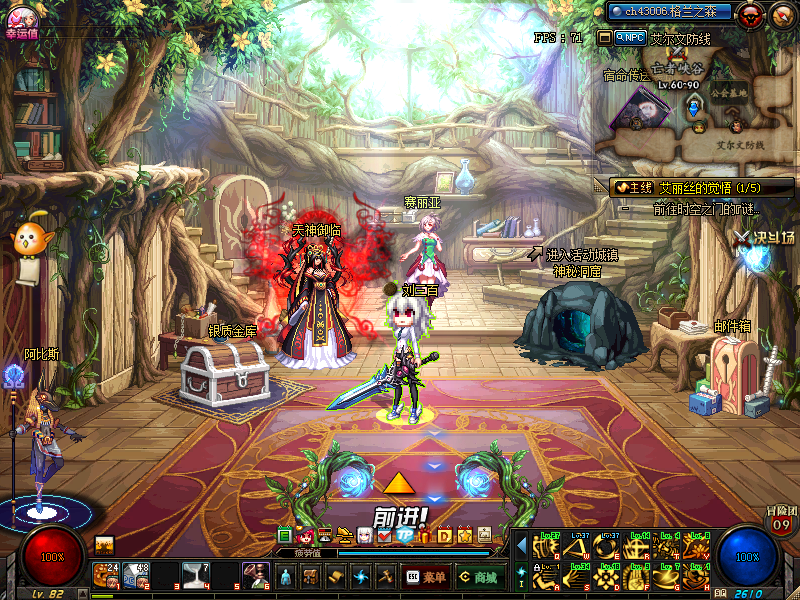Select the ch43006 格兰之森 channel bar
Image resolution: width=800 pixels, height=600 pixels.
pyautogui.click(x=669, y=12)
